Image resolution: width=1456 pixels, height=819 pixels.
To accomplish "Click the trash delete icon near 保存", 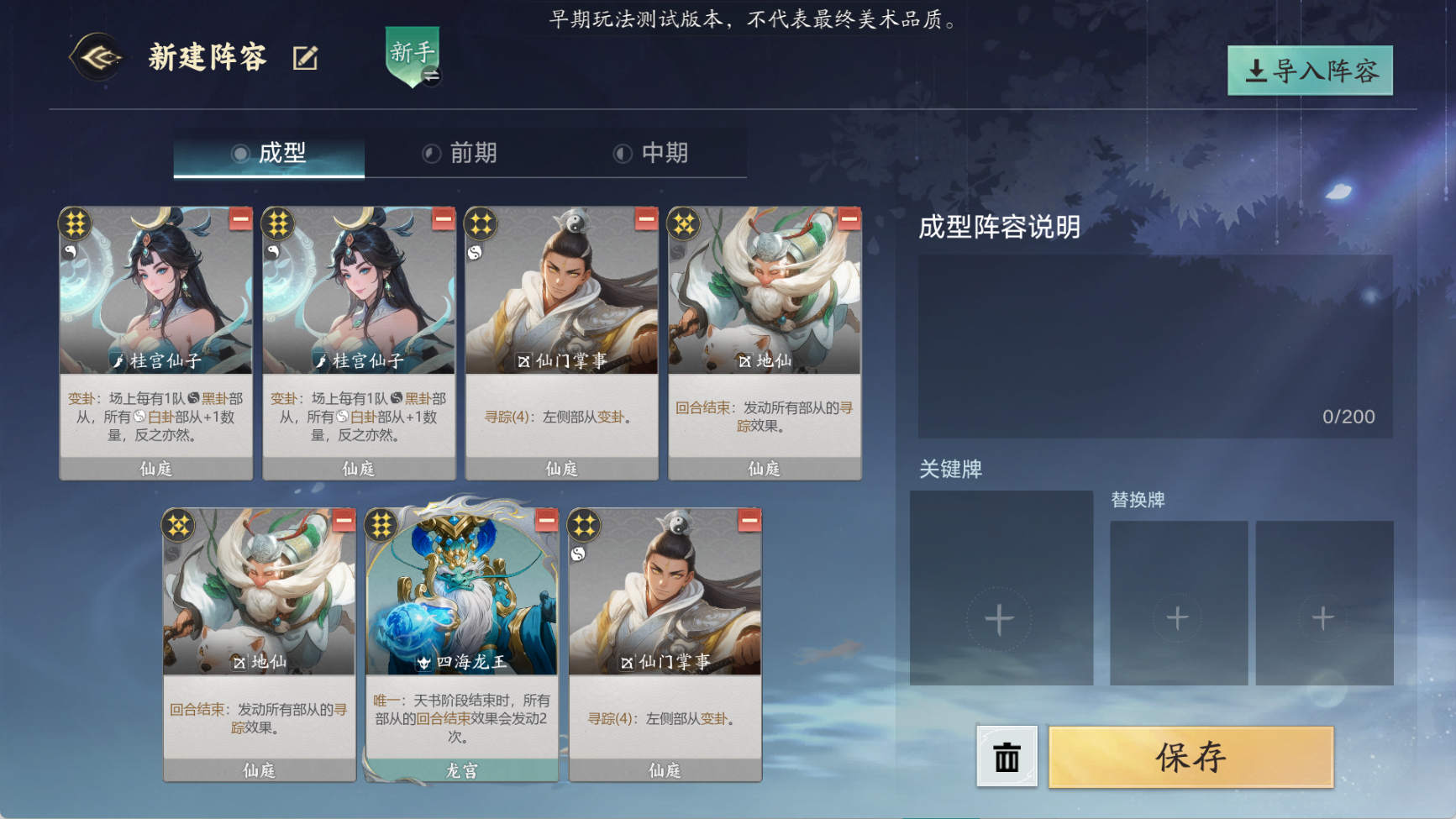I will coord(1006,757).
